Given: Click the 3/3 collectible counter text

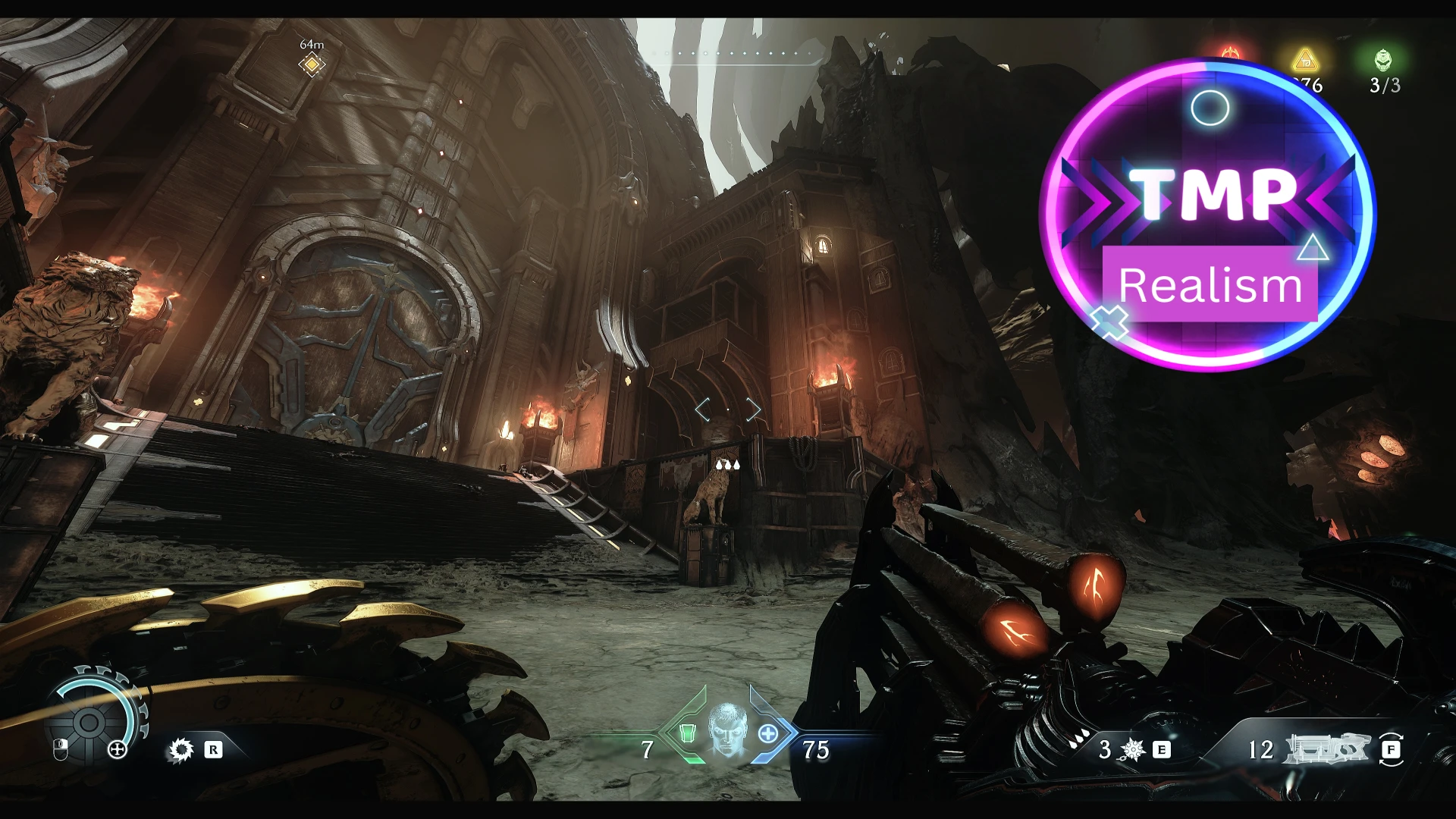Looking at the screenshot, I should click(x=1385, y=83).
